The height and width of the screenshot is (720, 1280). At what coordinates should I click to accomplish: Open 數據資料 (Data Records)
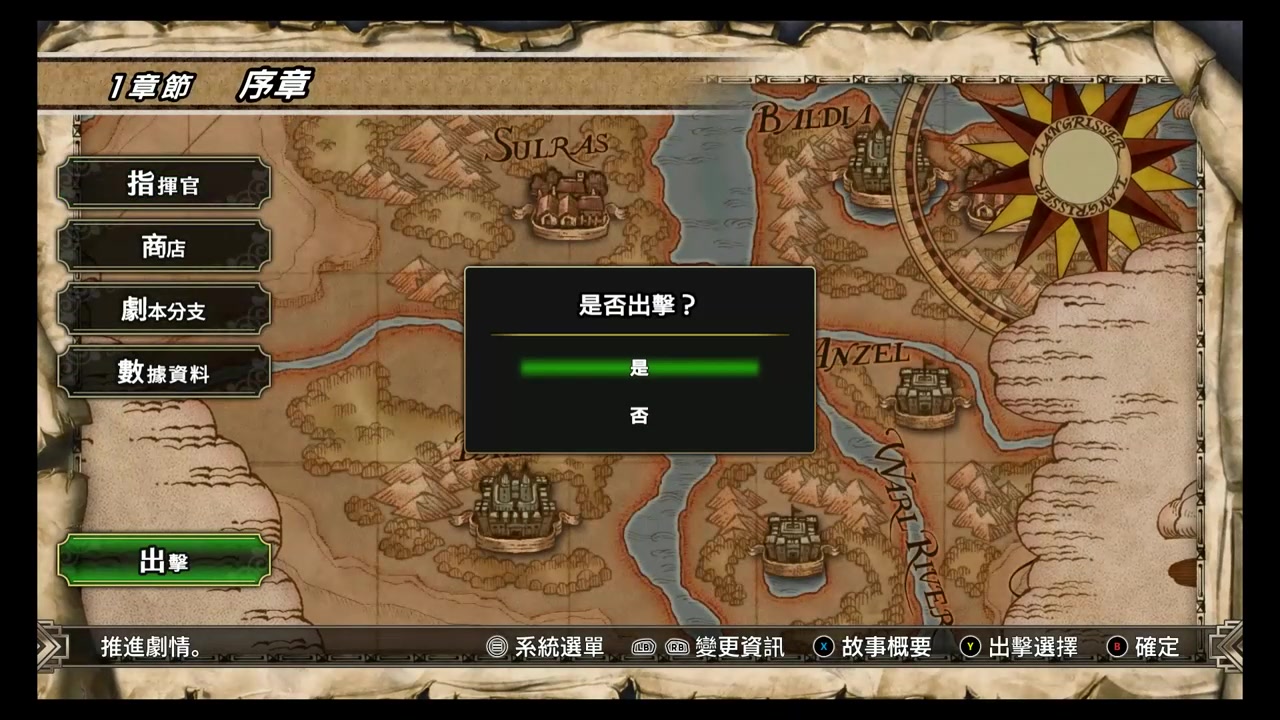point(163,374)
